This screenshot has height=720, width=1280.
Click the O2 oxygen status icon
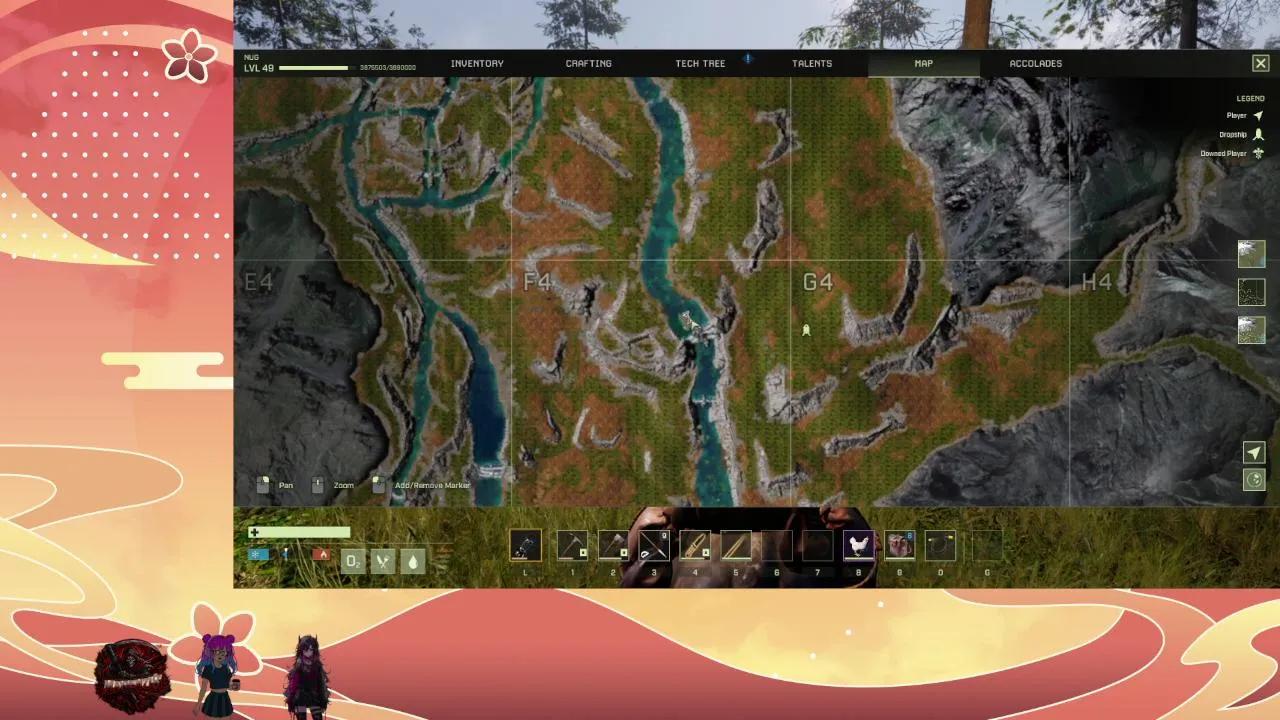[353, 561]
